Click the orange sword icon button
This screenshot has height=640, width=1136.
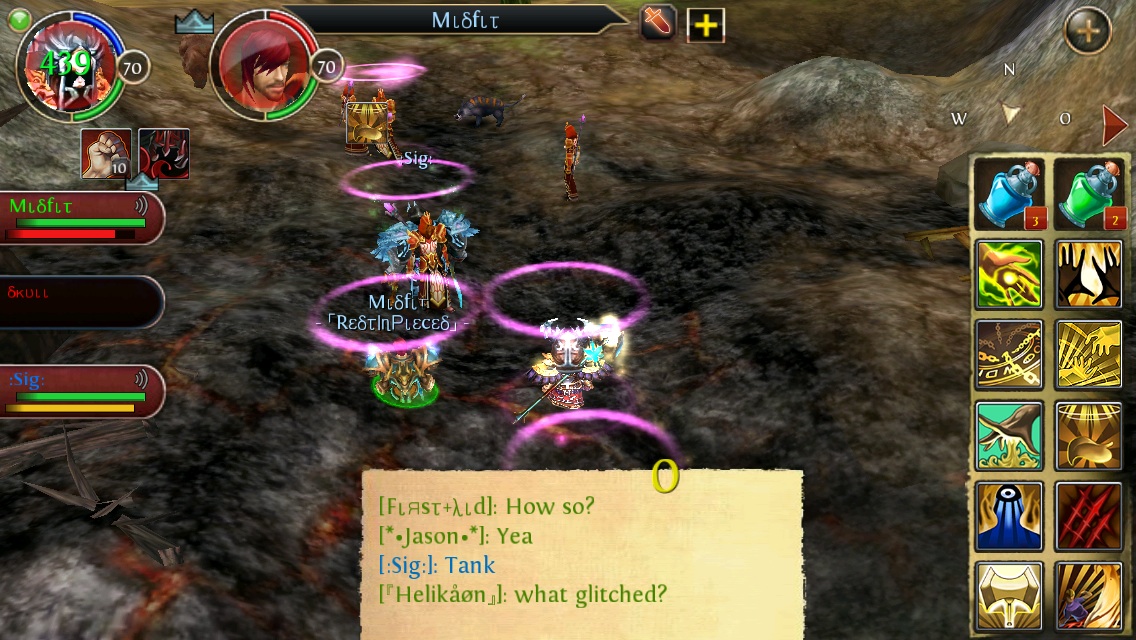(x=659, y=23)
